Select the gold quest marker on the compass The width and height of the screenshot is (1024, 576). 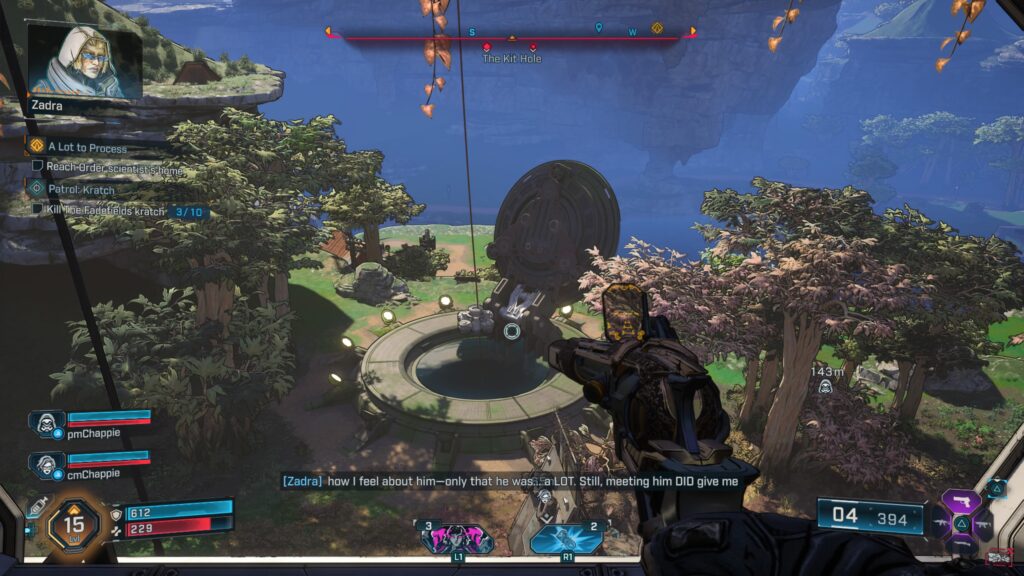(657, 28)
